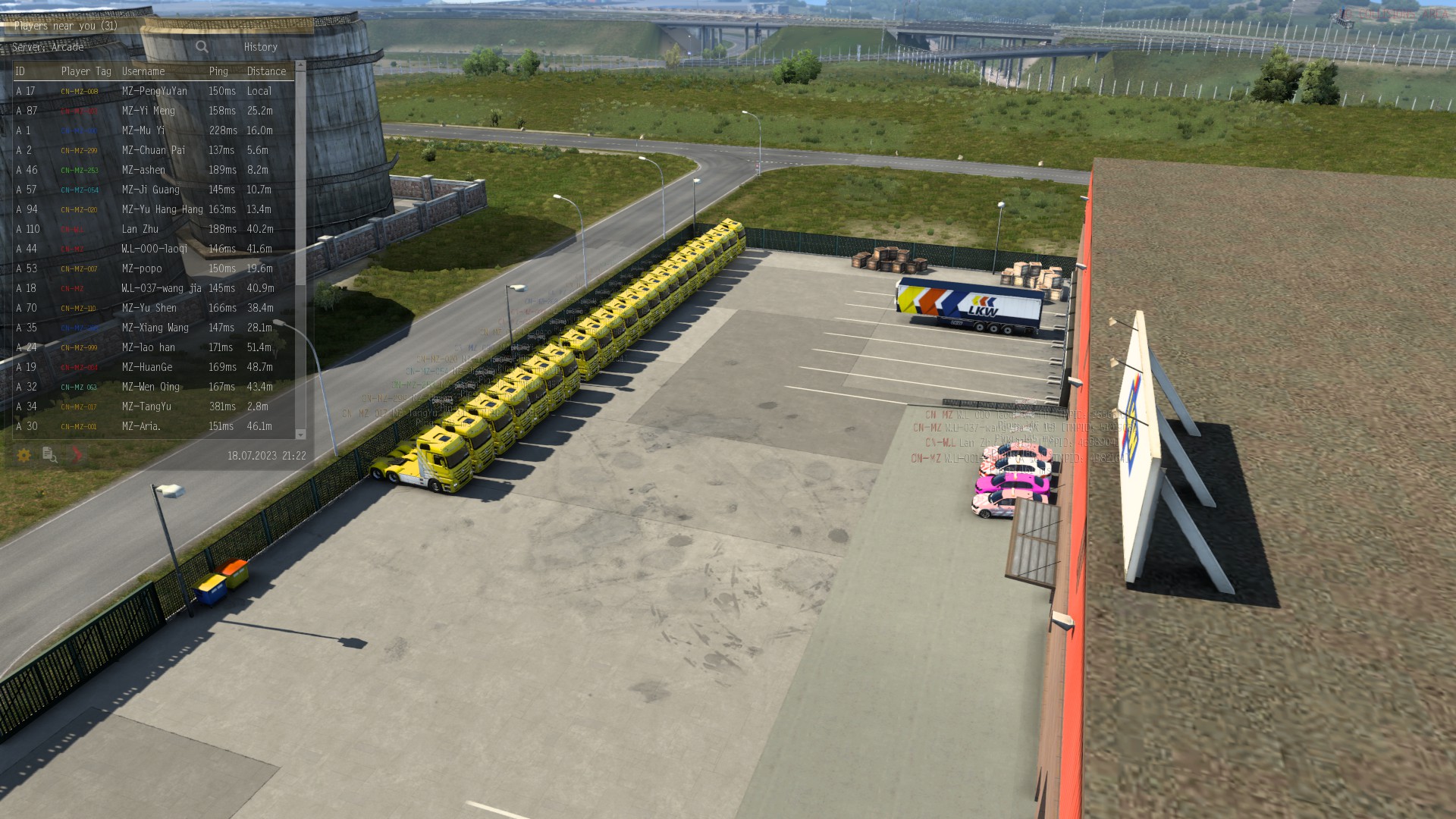
Task: Sort players by the Distance column header
Action: [x=266, y=71]
